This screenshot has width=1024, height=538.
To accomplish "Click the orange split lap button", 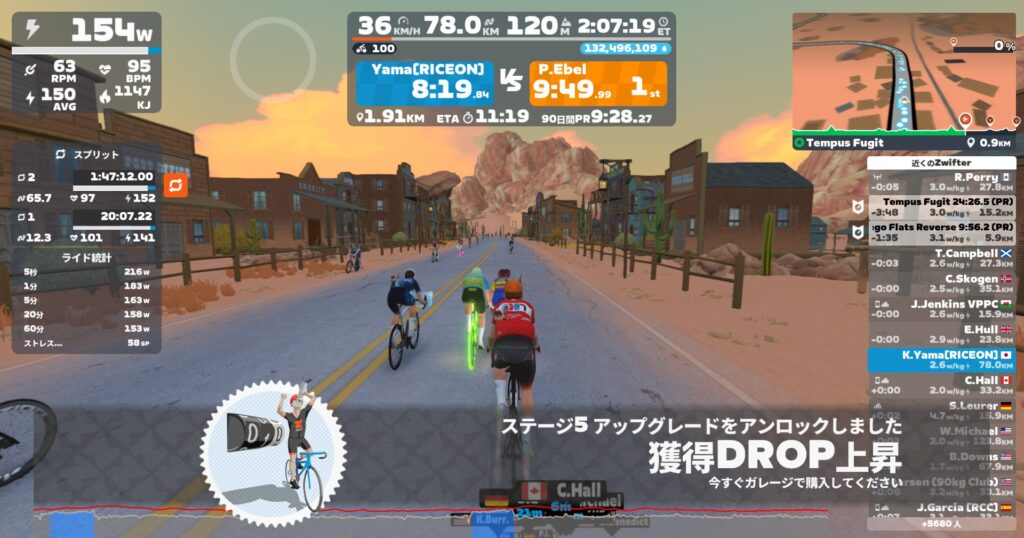I will (x=175, y=186).
